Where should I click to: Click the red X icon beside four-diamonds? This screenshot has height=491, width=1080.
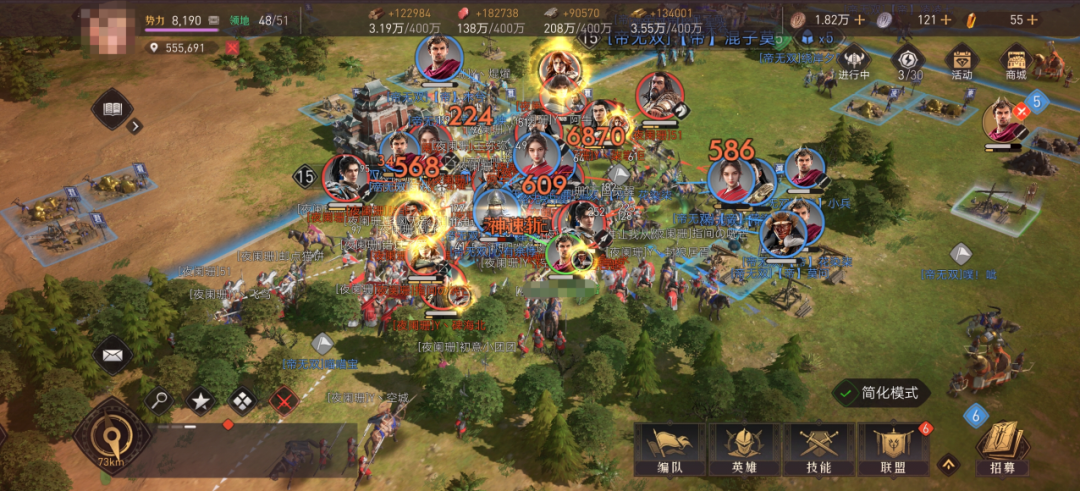(286, 401)
